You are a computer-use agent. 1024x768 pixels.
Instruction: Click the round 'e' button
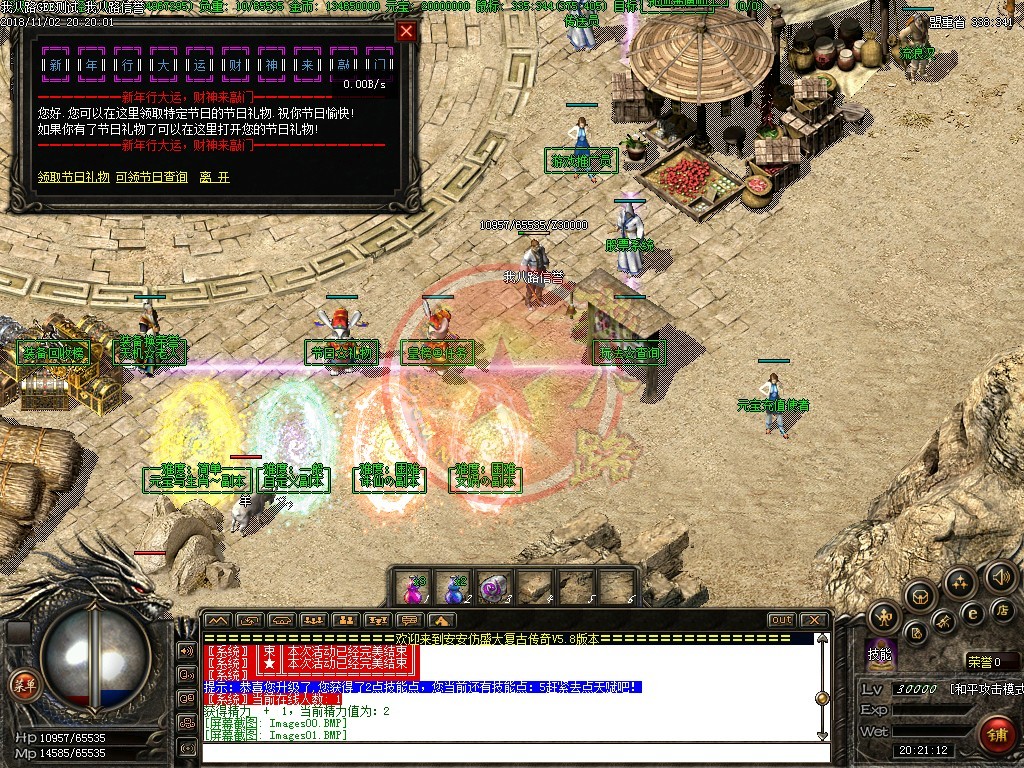click(971, 614)
